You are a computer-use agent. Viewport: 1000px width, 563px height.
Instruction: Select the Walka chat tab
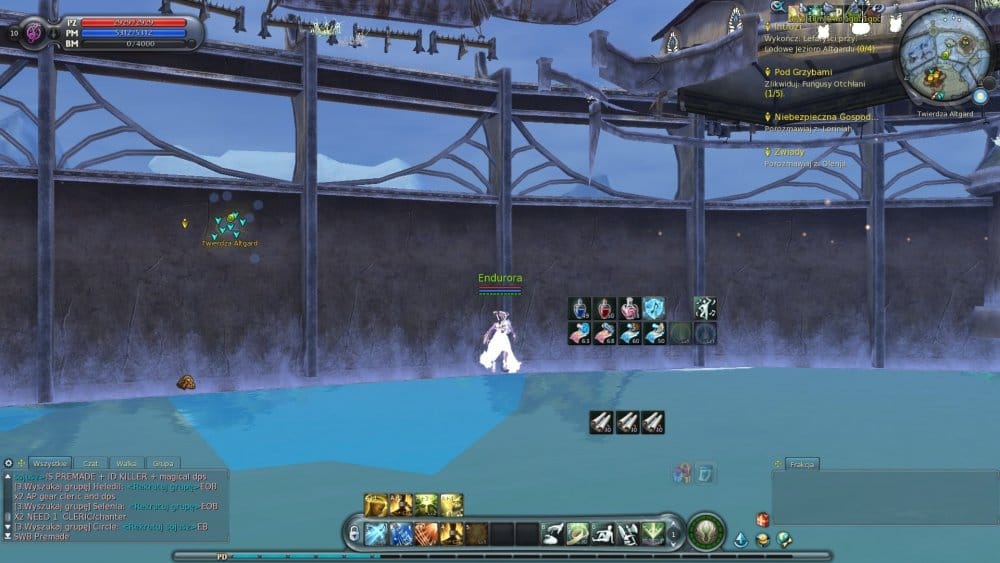point(126,464)
